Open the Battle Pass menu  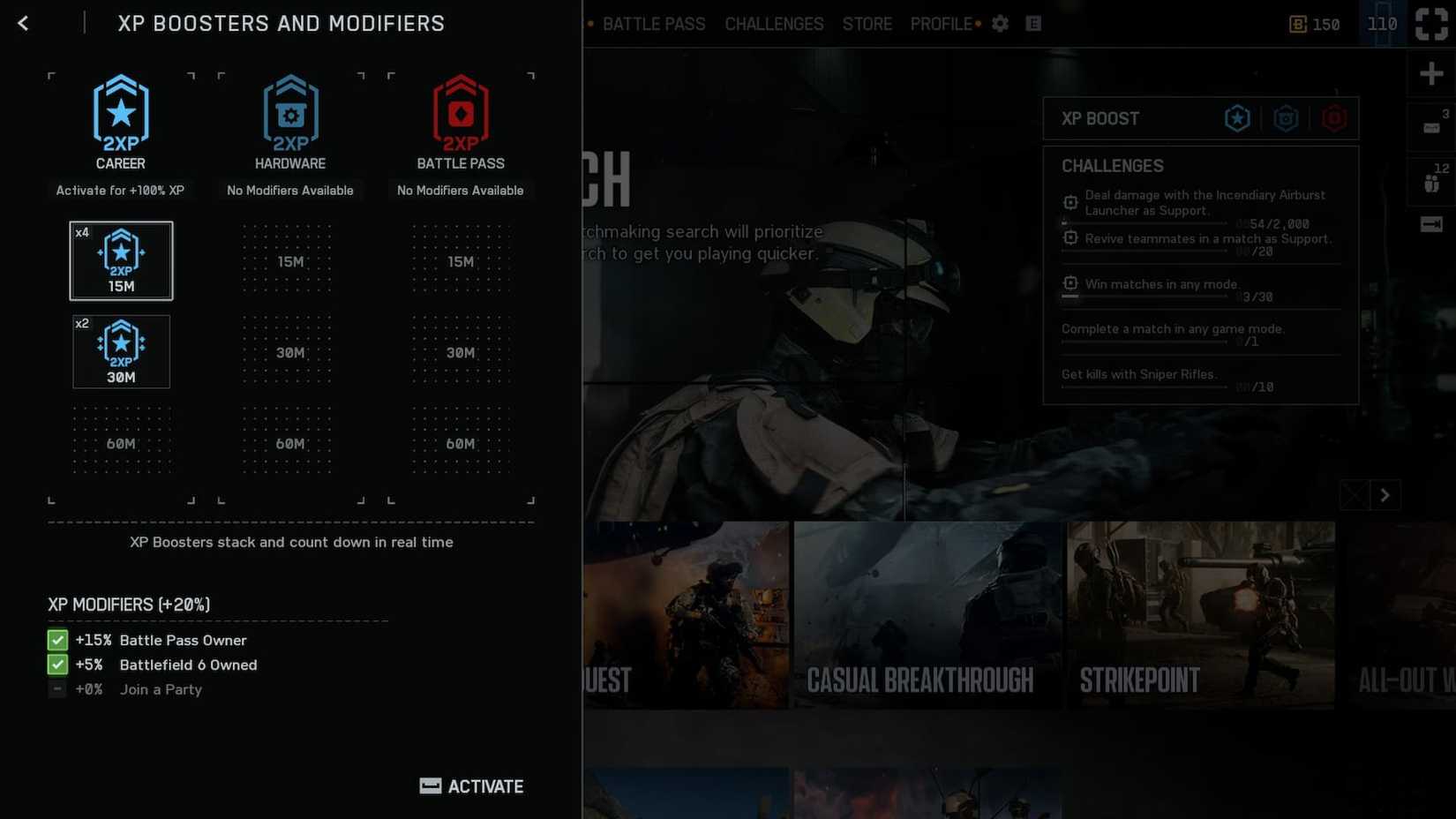(x=655, y=24)
